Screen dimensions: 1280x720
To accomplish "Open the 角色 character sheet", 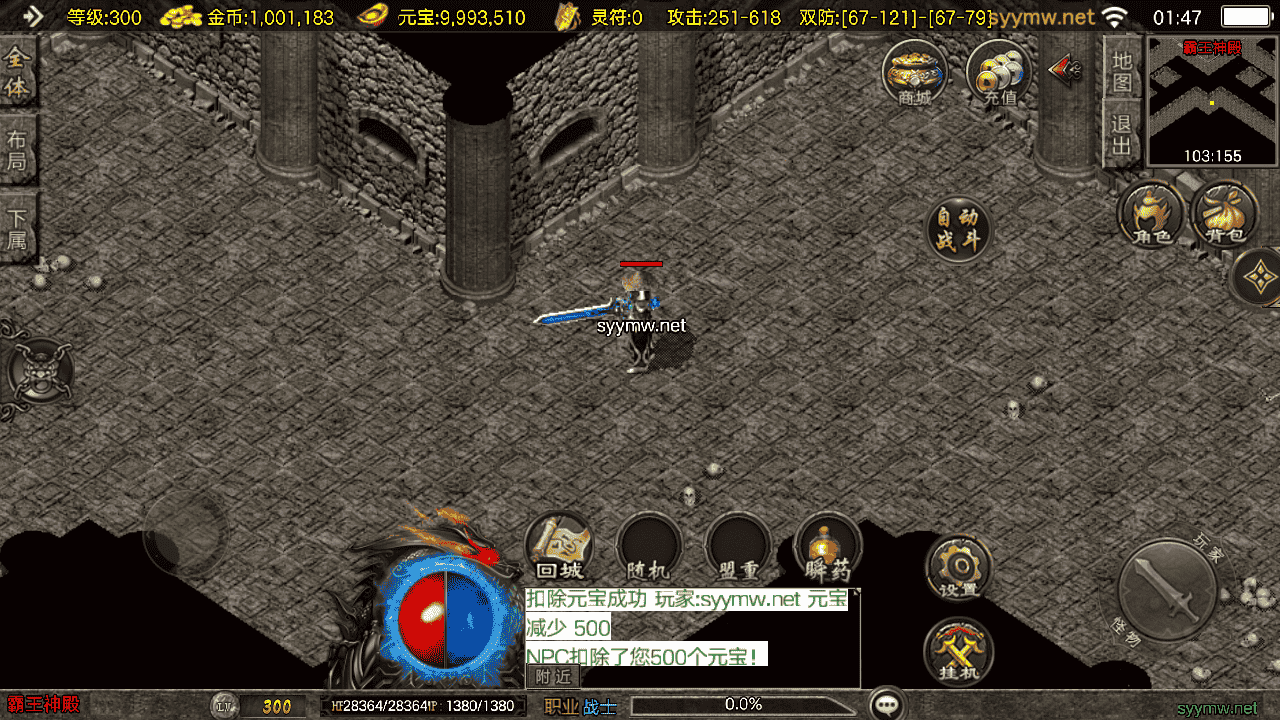I will pos(1150,213).
